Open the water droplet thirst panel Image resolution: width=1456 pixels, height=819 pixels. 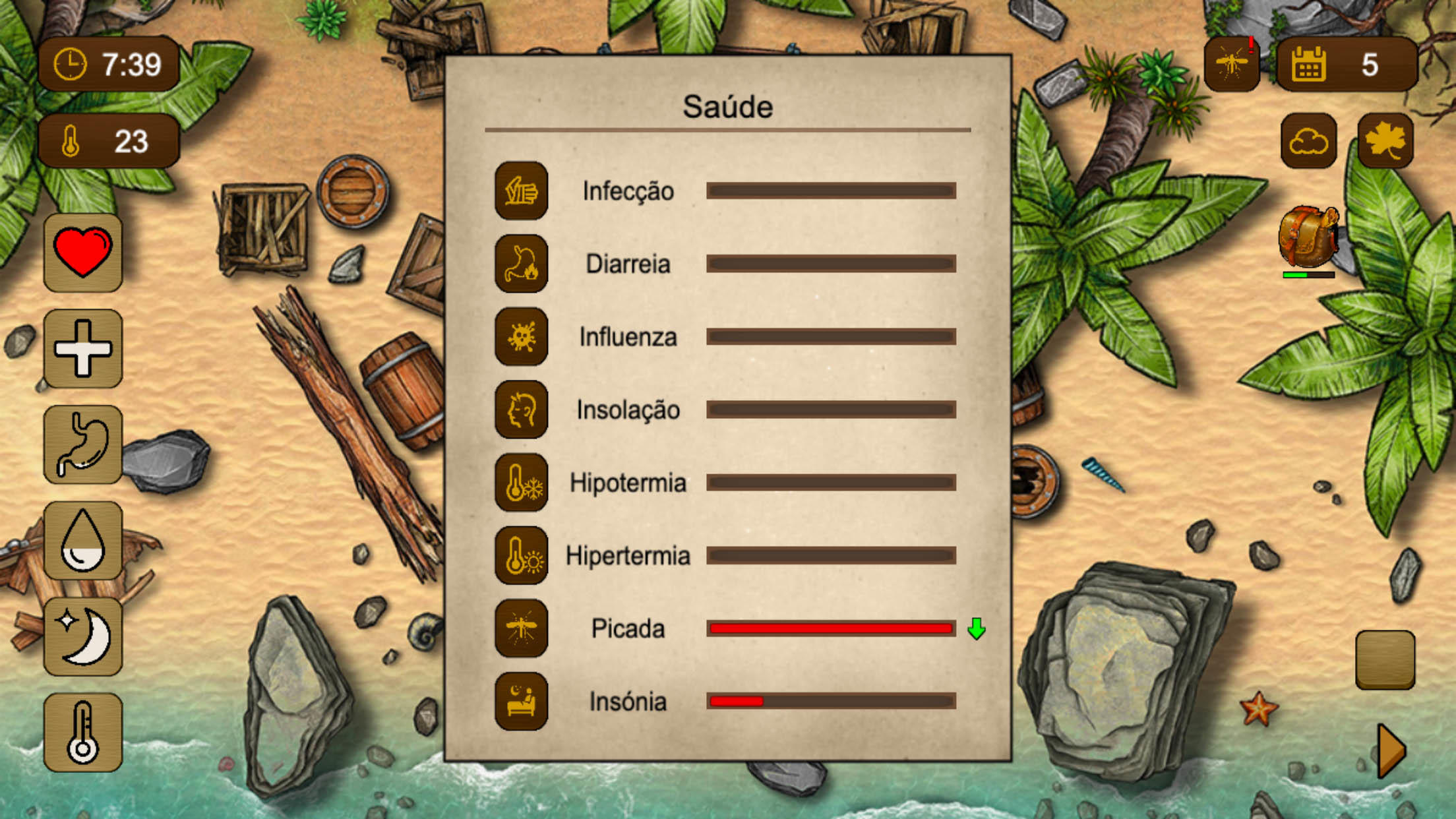(x=83, y=541)
